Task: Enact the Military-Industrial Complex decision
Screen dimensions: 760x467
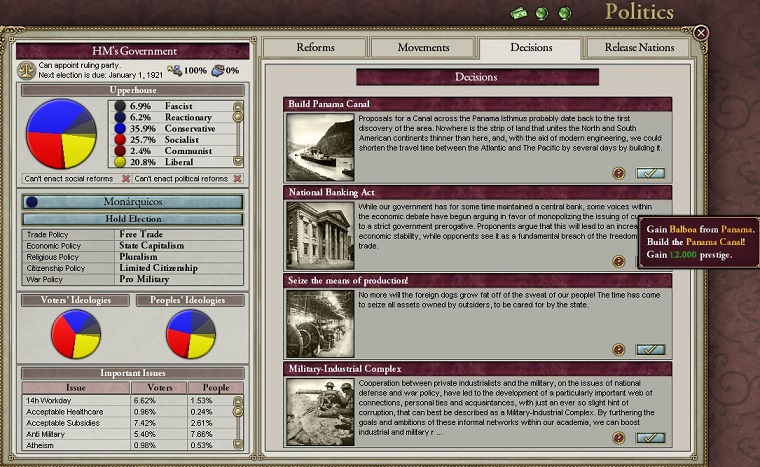Action: [650, 437]
